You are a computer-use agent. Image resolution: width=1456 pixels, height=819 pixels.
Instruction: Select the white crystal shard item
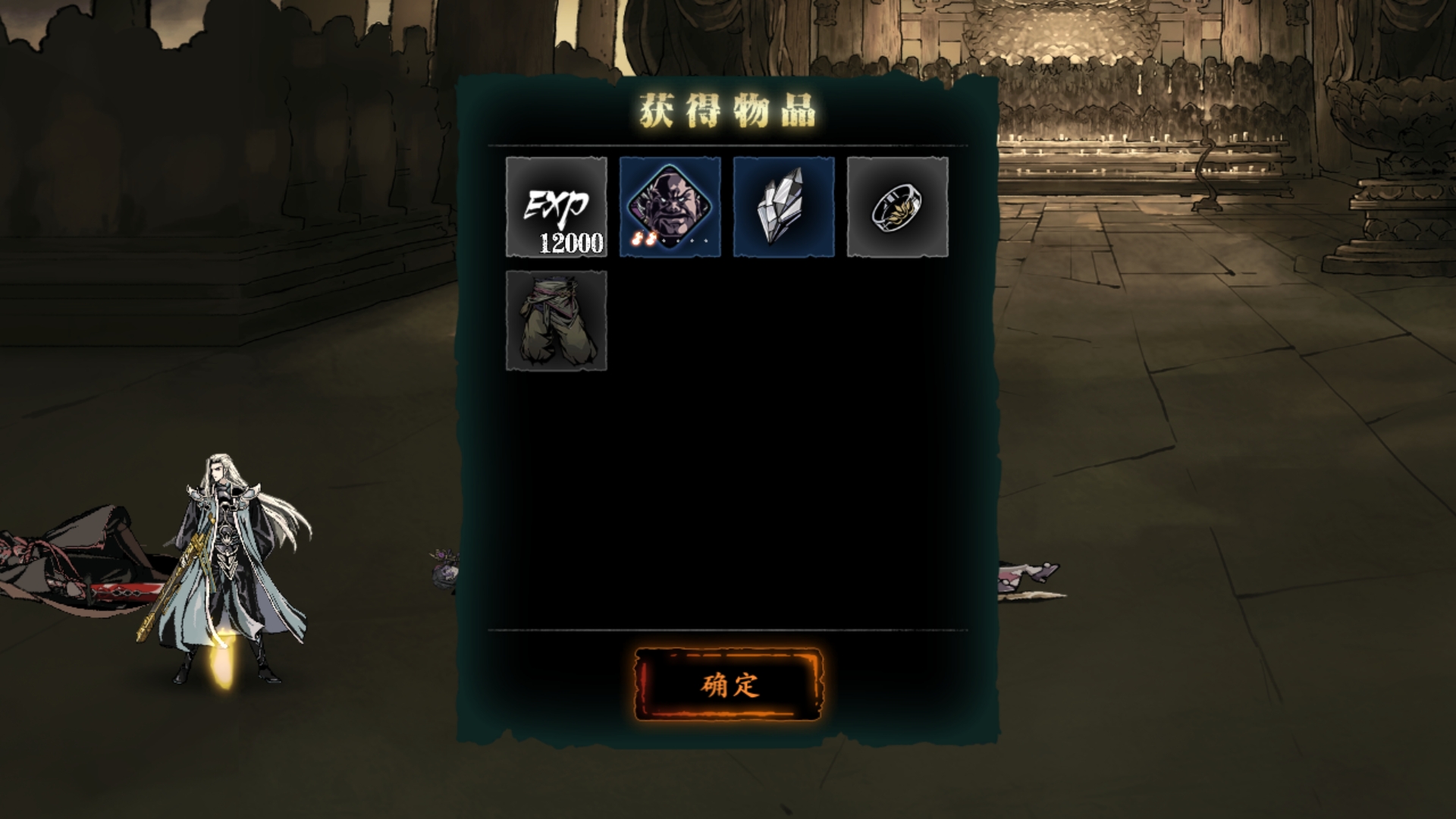(x=784, y=207)
